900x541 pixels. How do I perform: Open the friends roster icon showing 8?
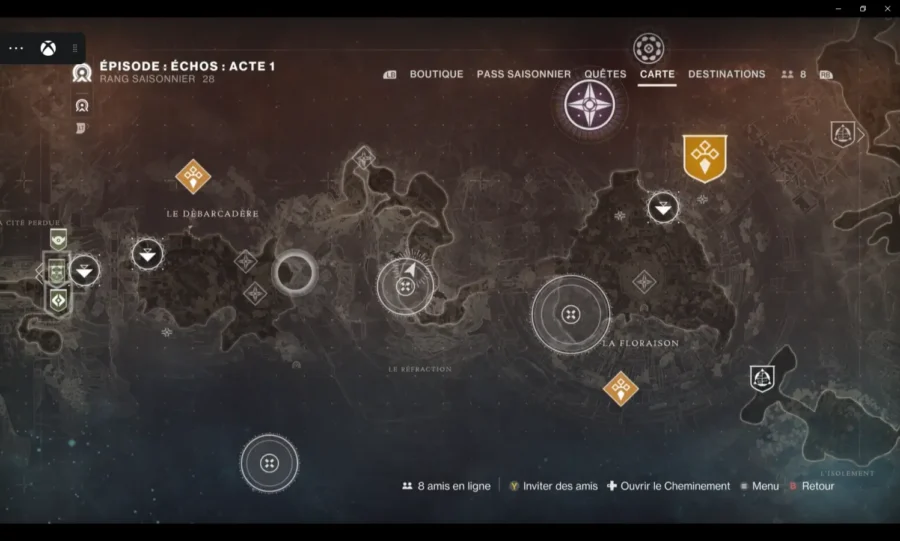[793, 74]
